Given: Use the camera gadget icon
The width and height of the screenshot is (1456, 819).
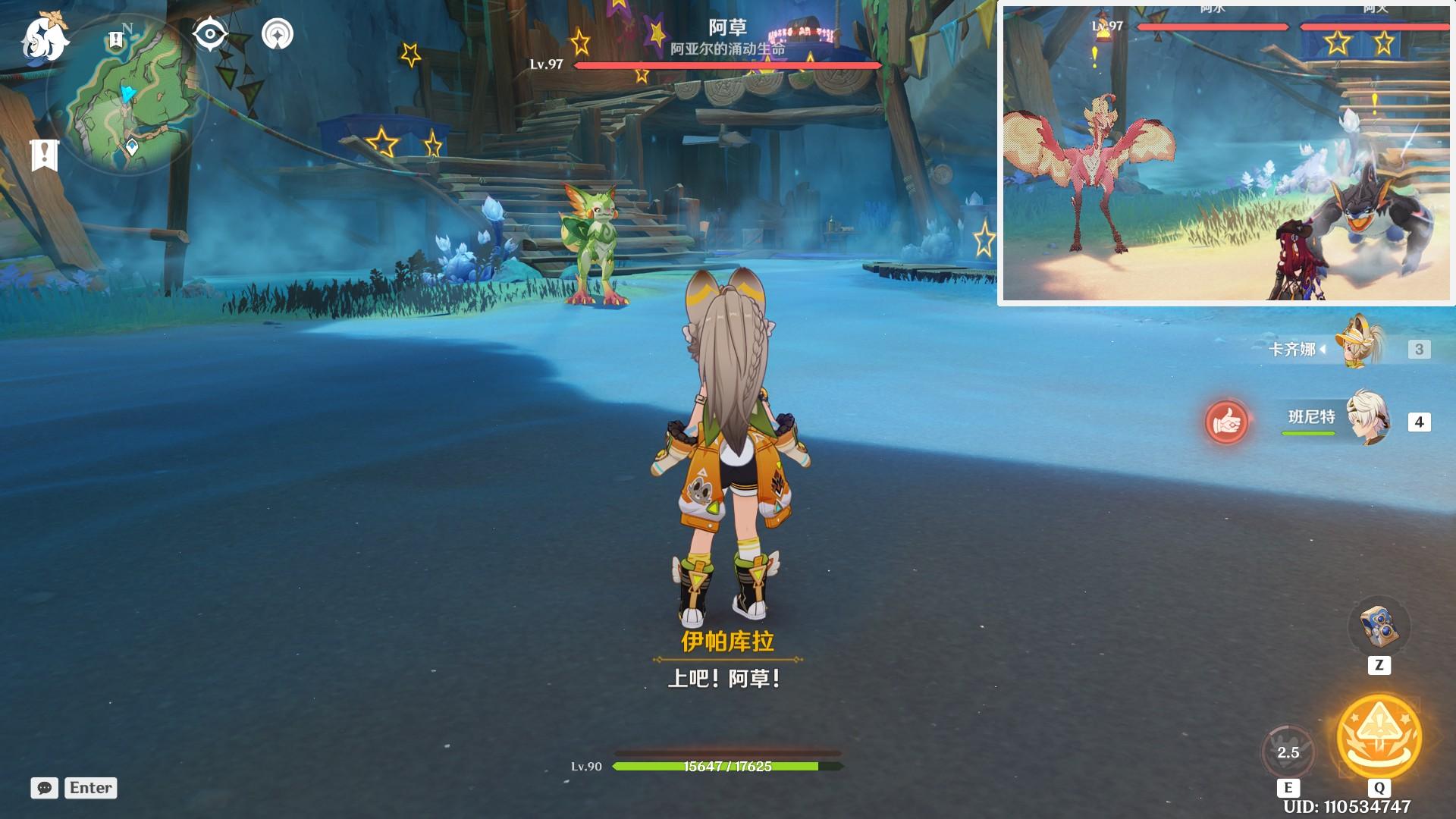Looking at the screenshot, I should pyautogui.click(x=1379, y=626).
